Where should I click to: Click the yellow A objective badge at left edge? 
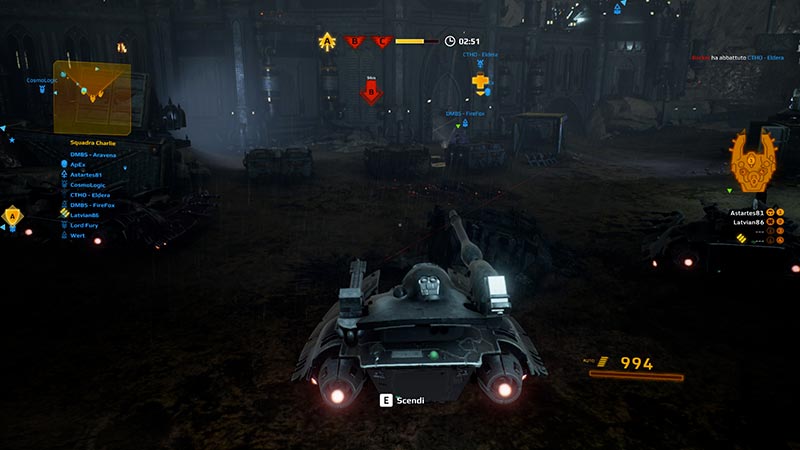coord(12,215)
